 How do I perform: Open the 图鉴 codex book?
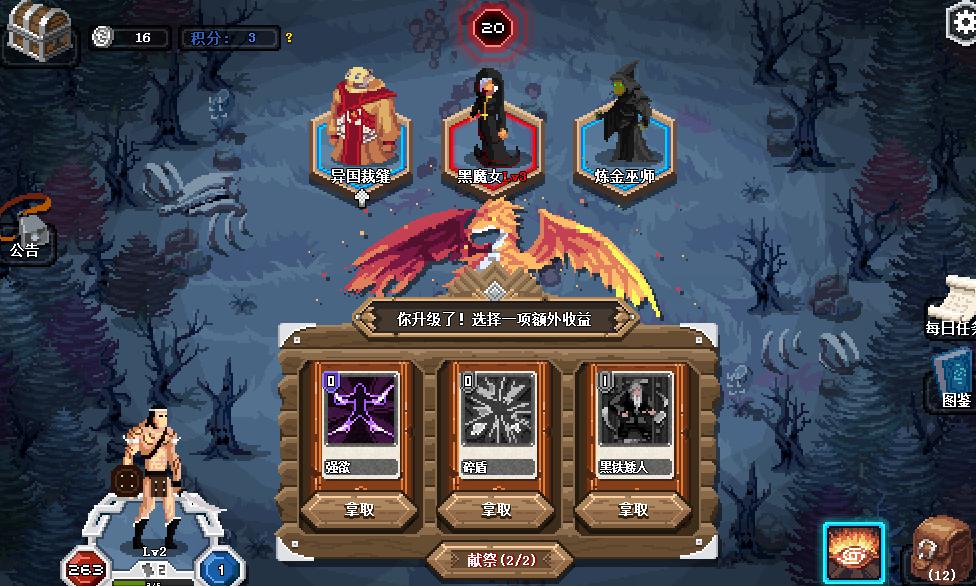(955, 378)
